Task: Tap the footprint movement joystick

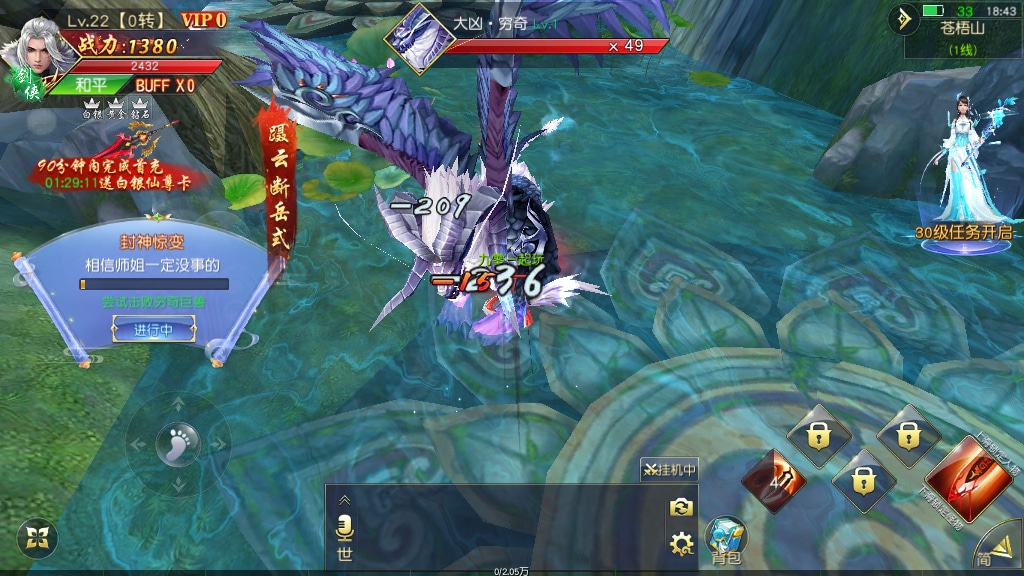Action: tap(177, 442)
